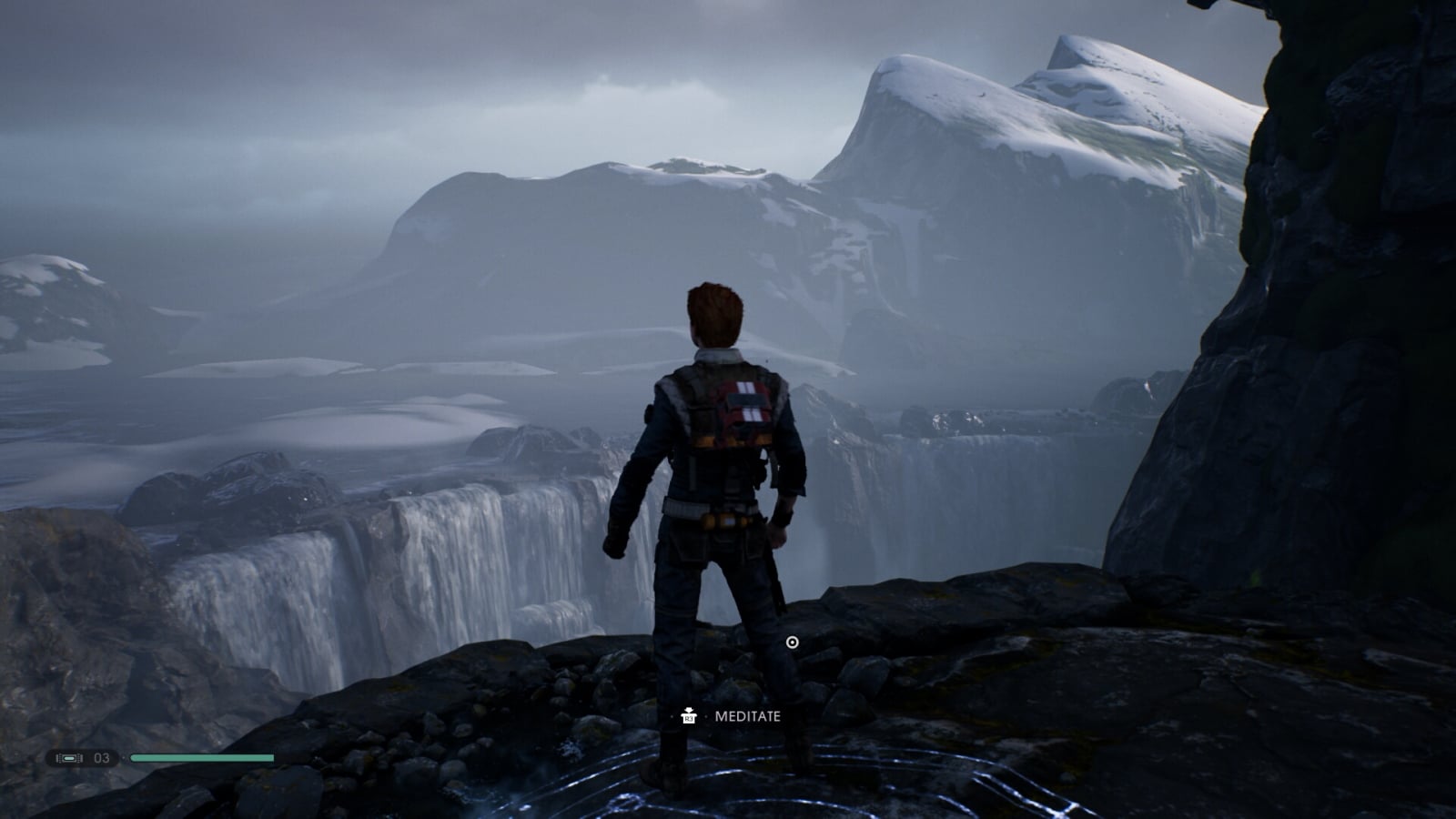The width and height of the screenshot is (1456, 819).
Task: Click the stim canister icon
Action: (69, 758)
